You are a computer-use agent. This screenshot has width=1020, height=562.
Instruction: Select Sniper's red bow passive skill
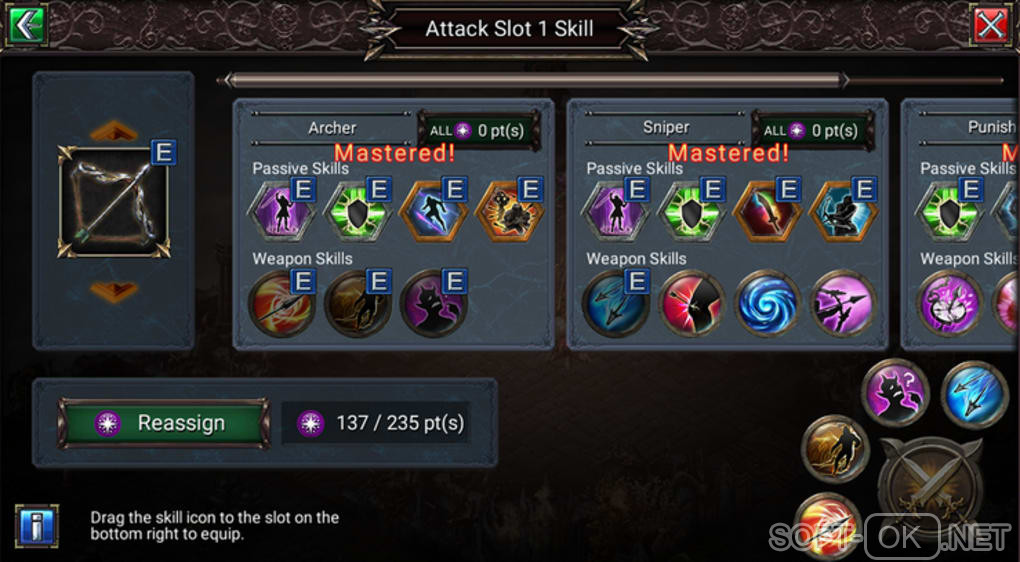click(768, 213)
